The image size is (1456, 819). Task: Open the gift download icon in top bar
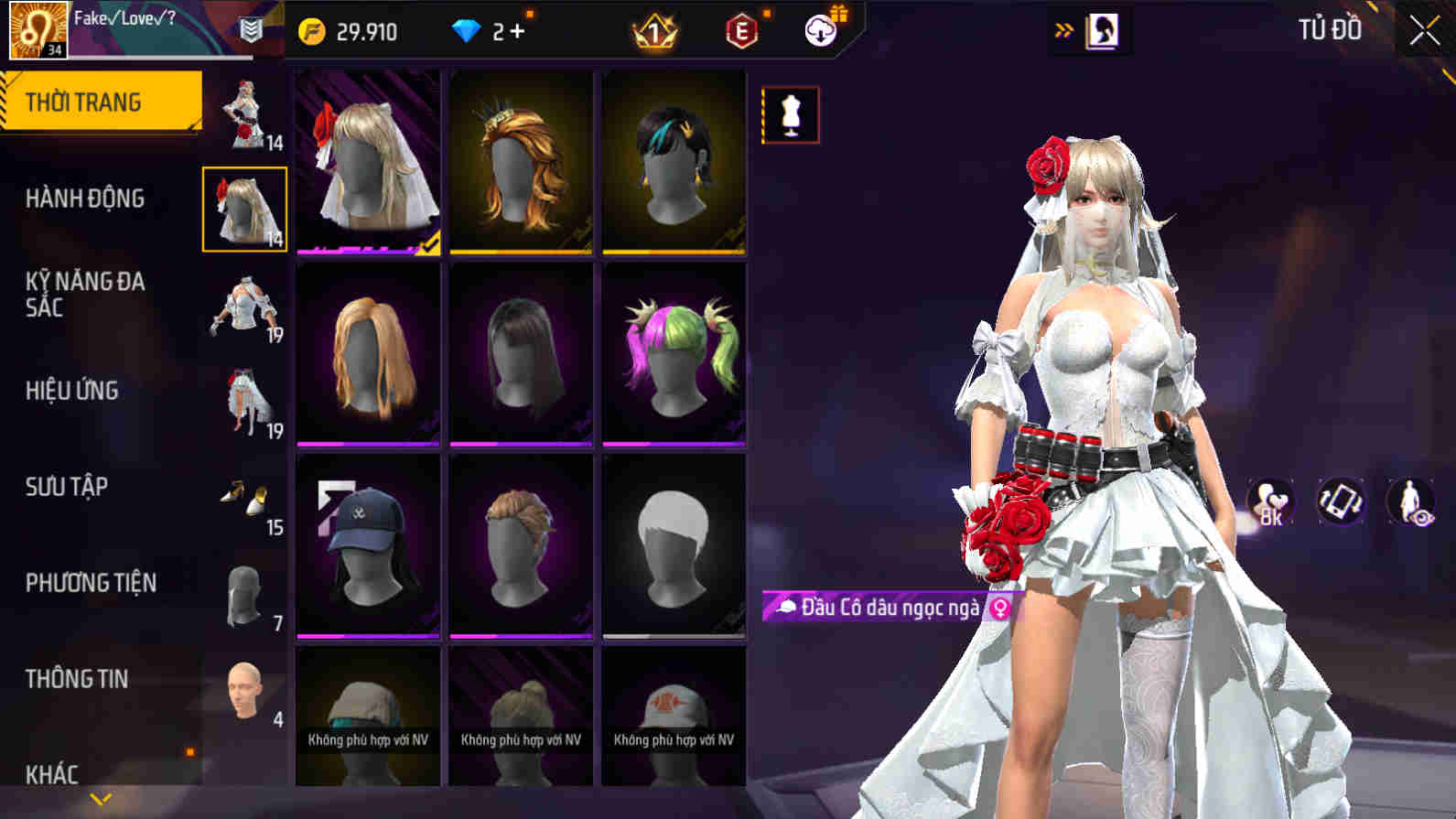tap(821, 28)
